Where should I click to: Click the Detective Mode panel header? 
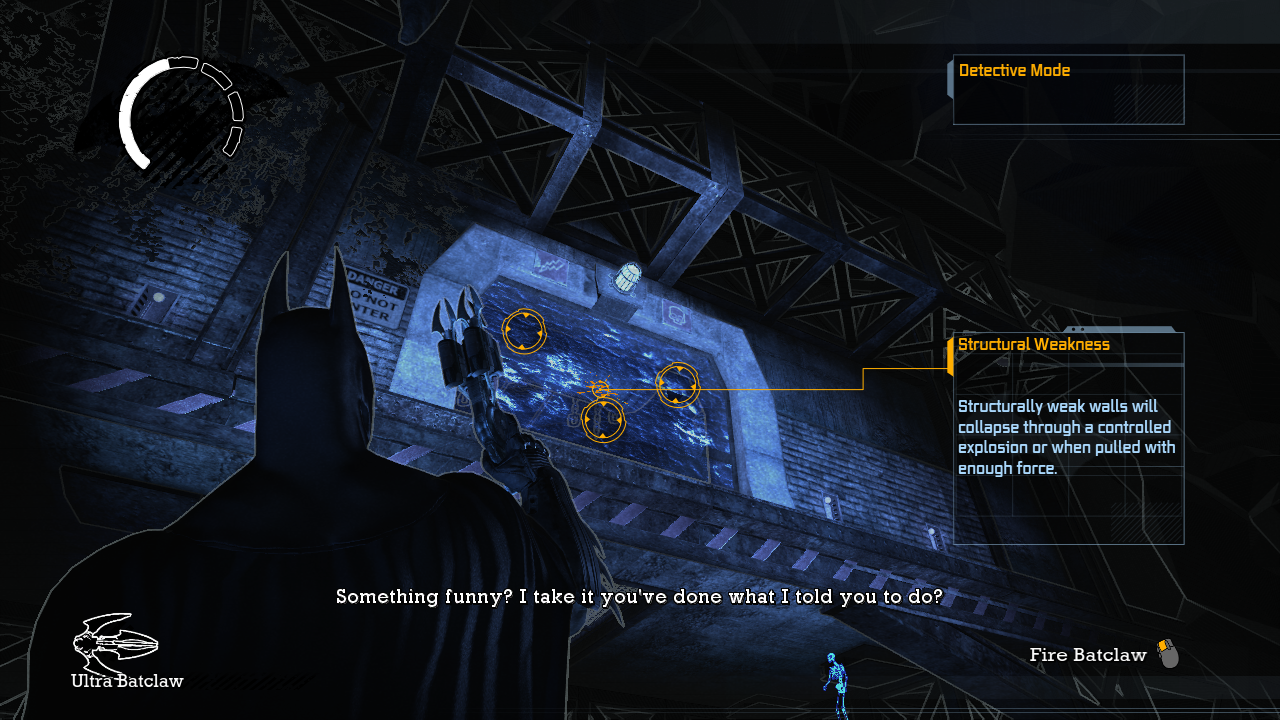[x=1014, y=71]
